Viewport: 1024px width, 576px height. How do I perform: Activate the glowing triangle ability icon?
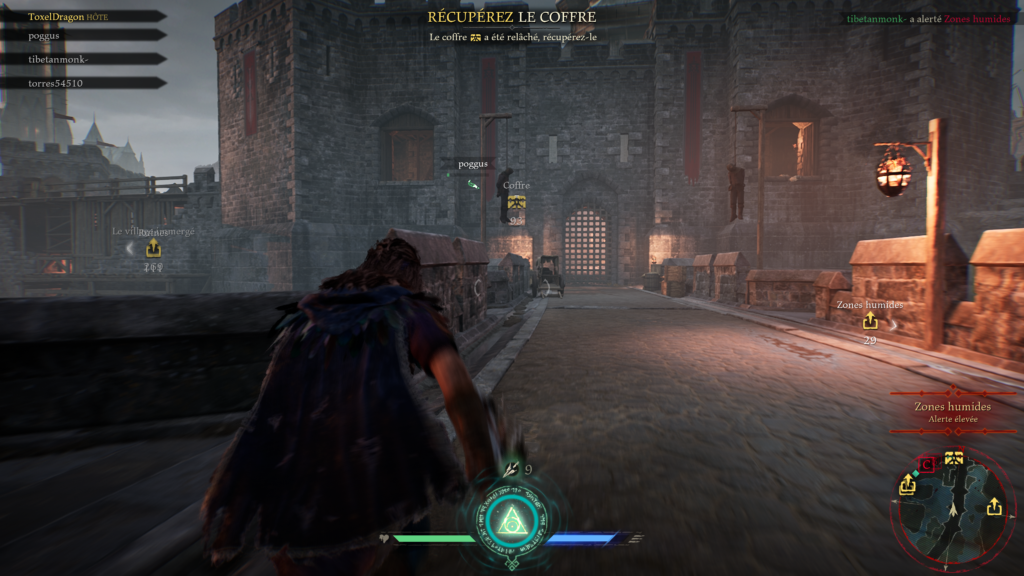pos(511,519)
